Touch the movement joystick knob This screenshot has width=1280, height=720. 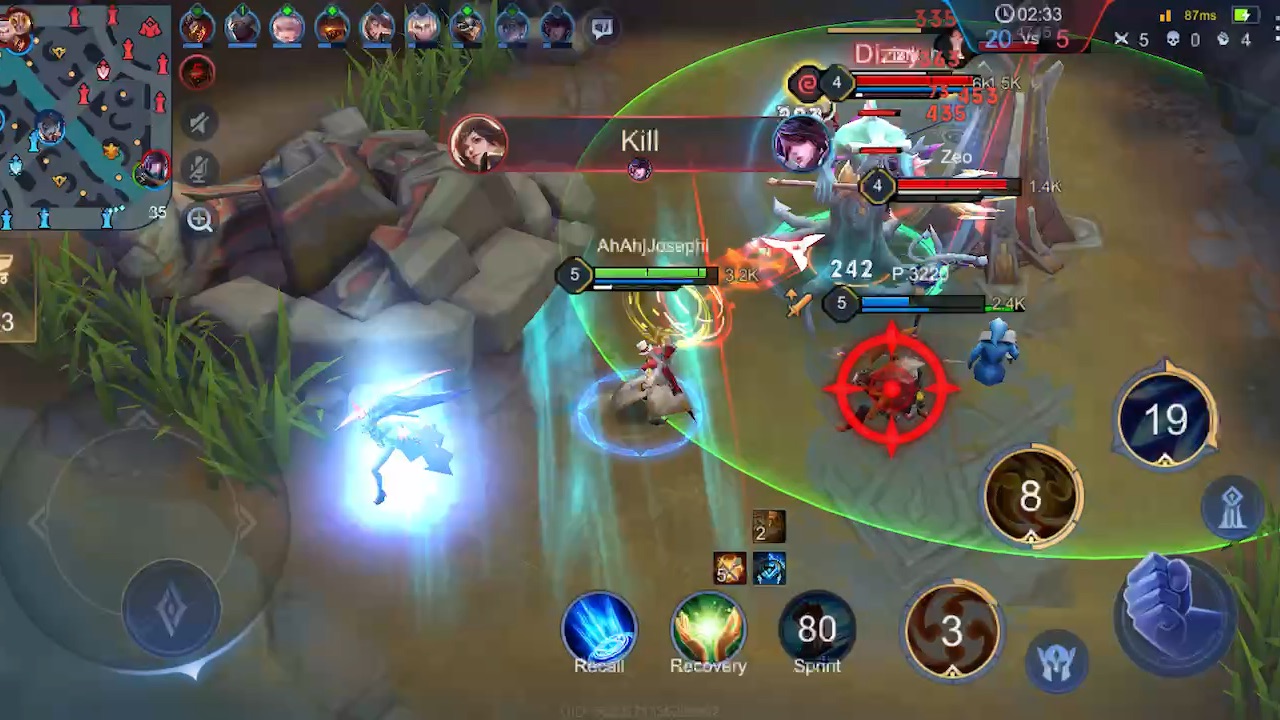[x=171, y=607]
